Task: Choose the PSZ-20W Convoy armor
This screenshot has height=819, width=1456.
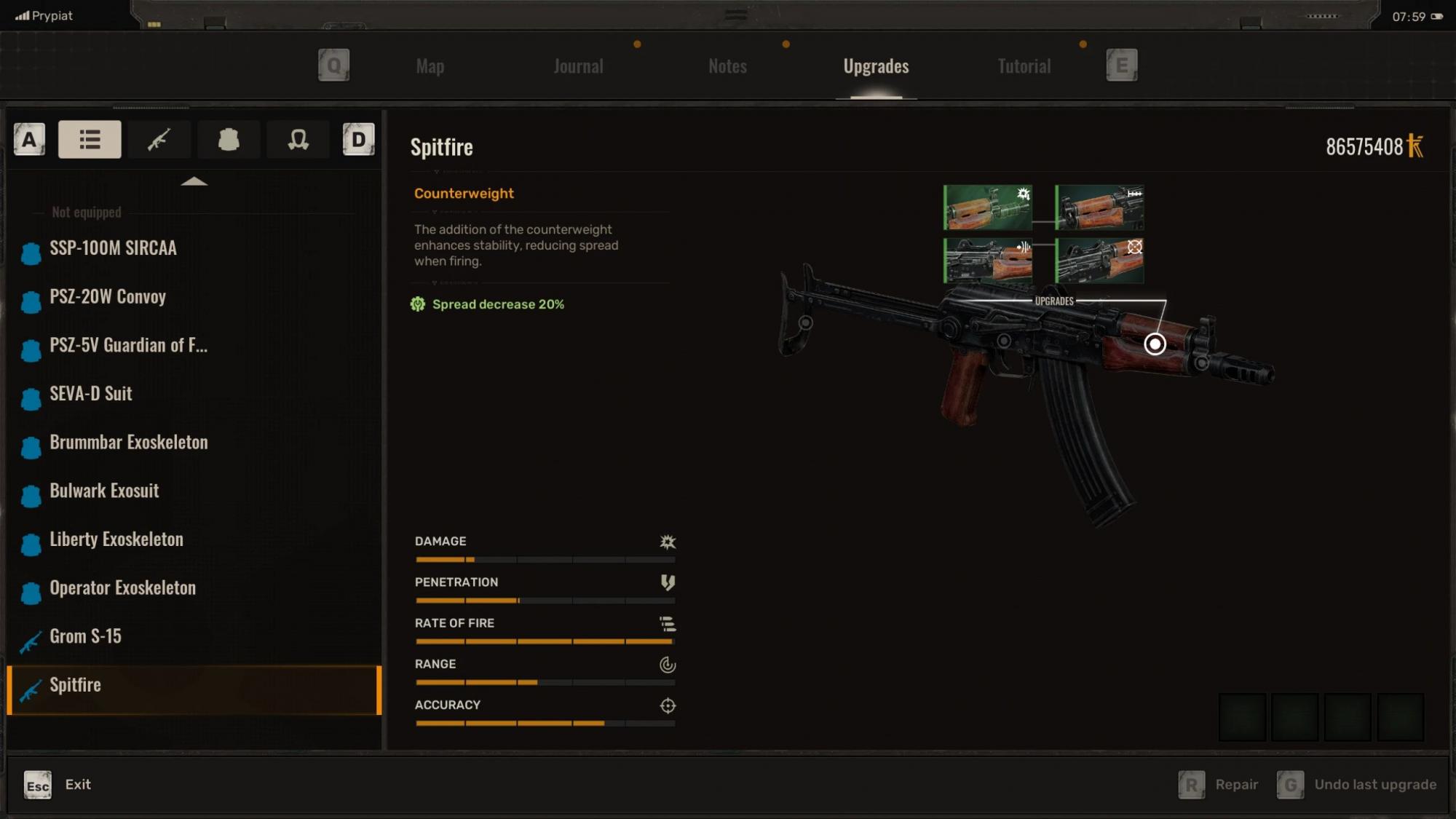Action: coord(108,297)
